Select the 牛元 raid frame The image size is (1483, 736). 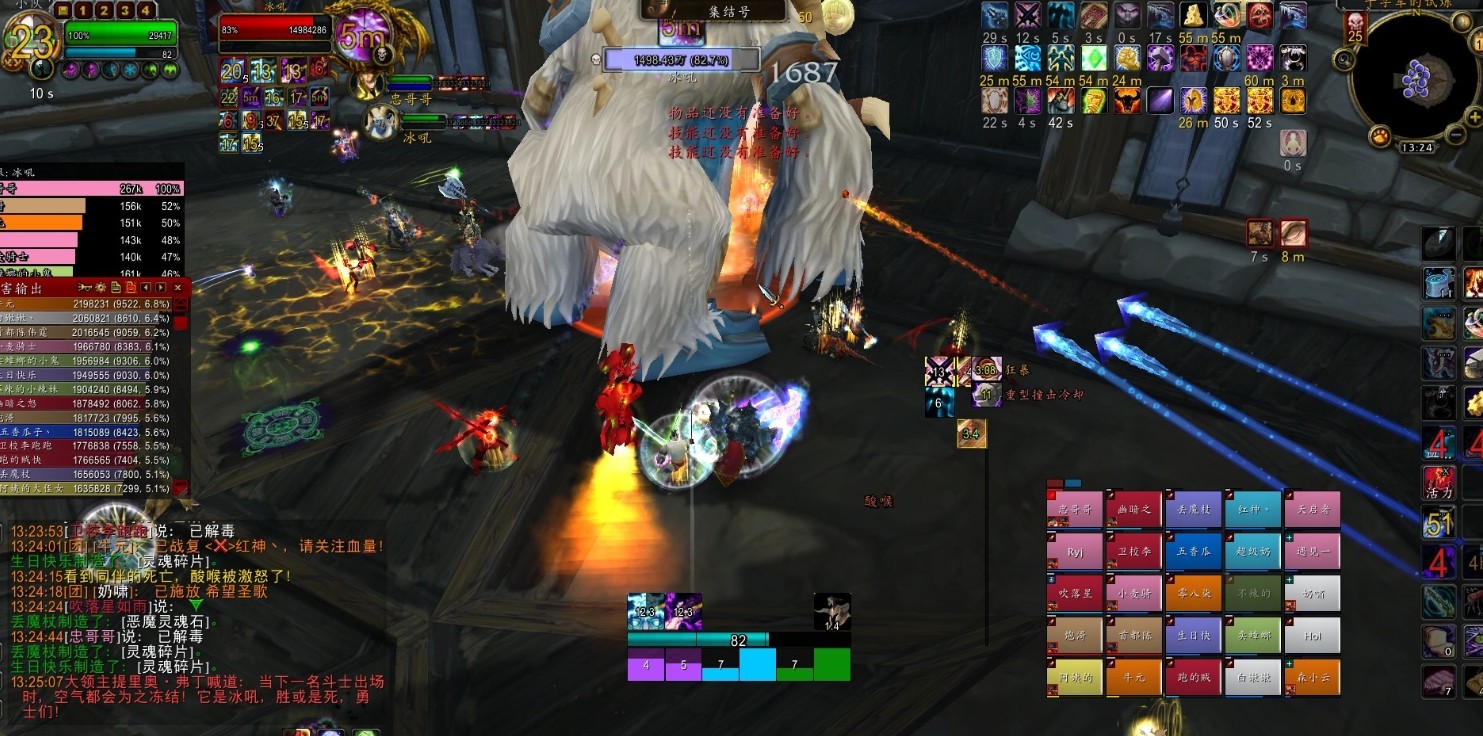[1134, 678]
